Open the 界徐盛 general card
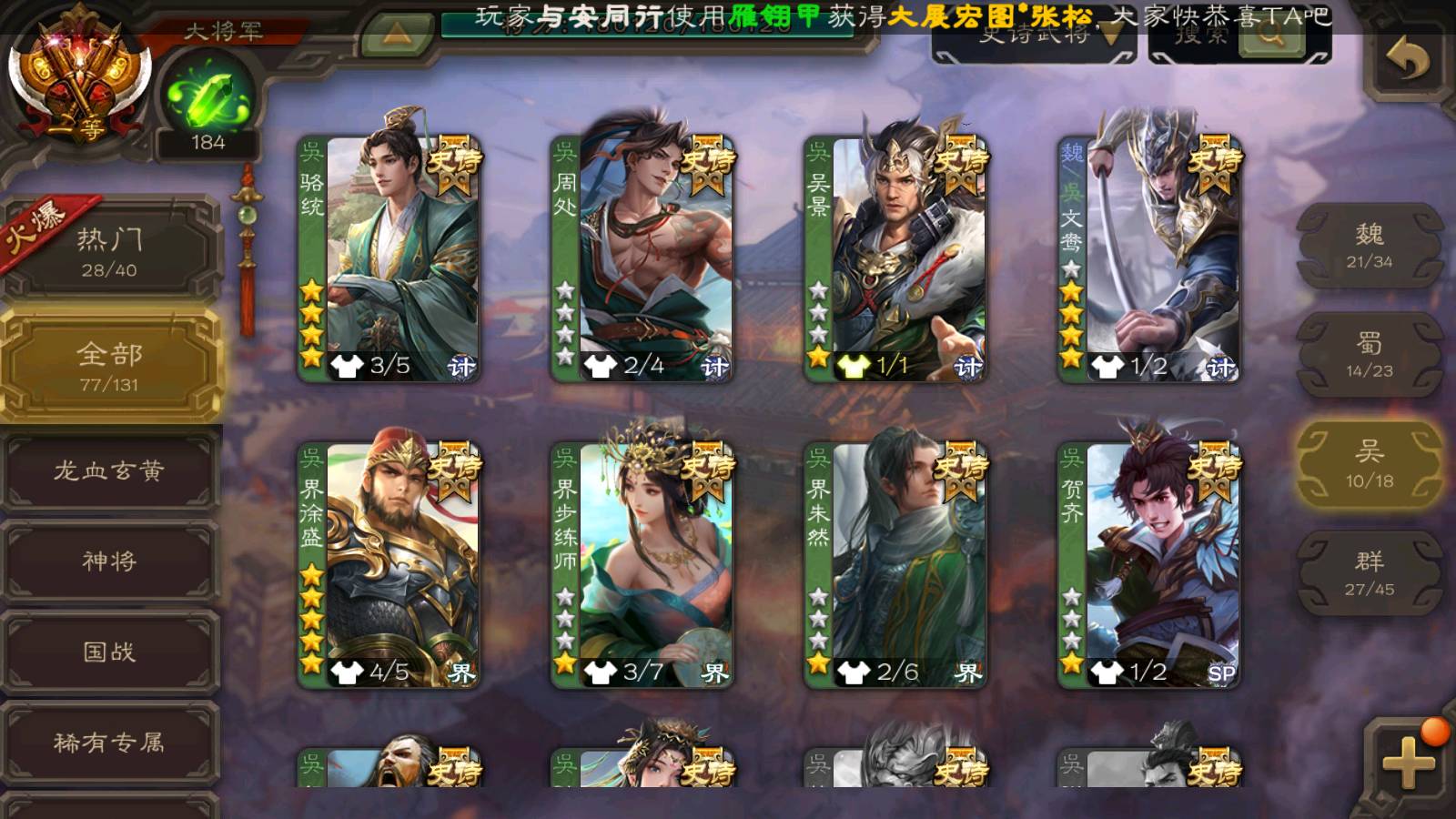This screenshot has width=1456, height=819. tap(389, 564)
